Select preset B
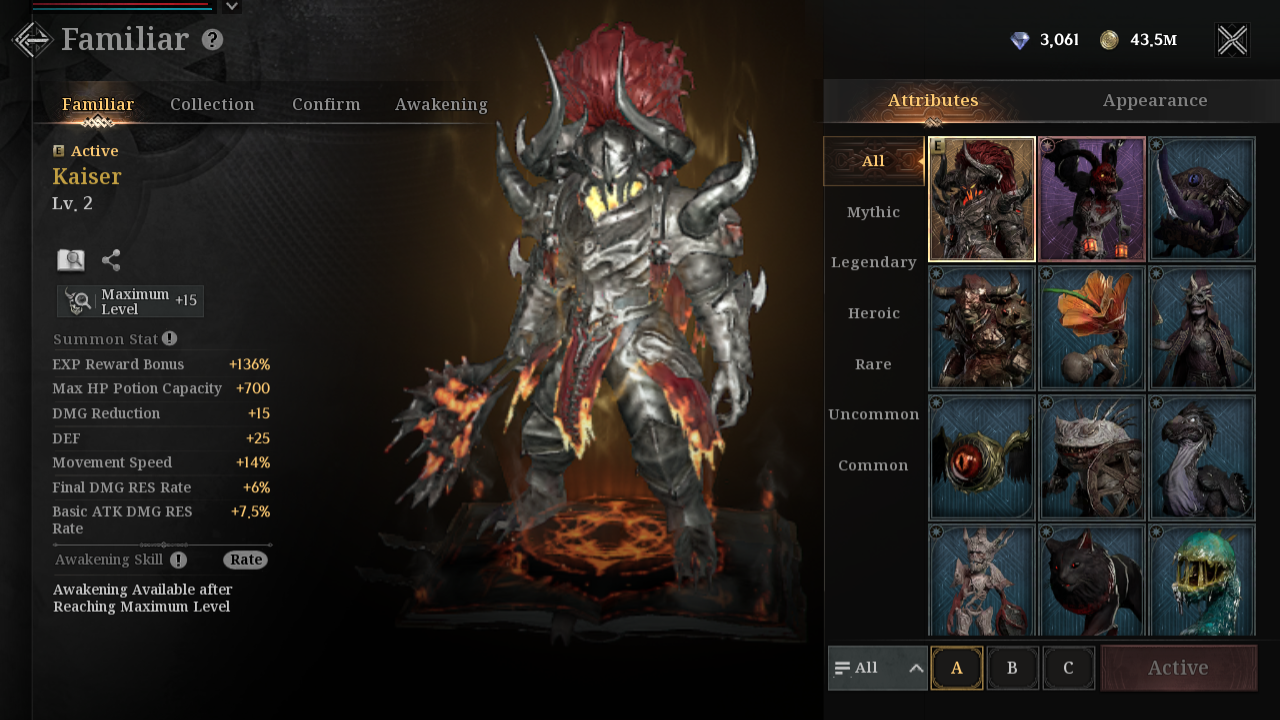The width and height of the screenshot is (1280, 720). tap(1012, 668)
